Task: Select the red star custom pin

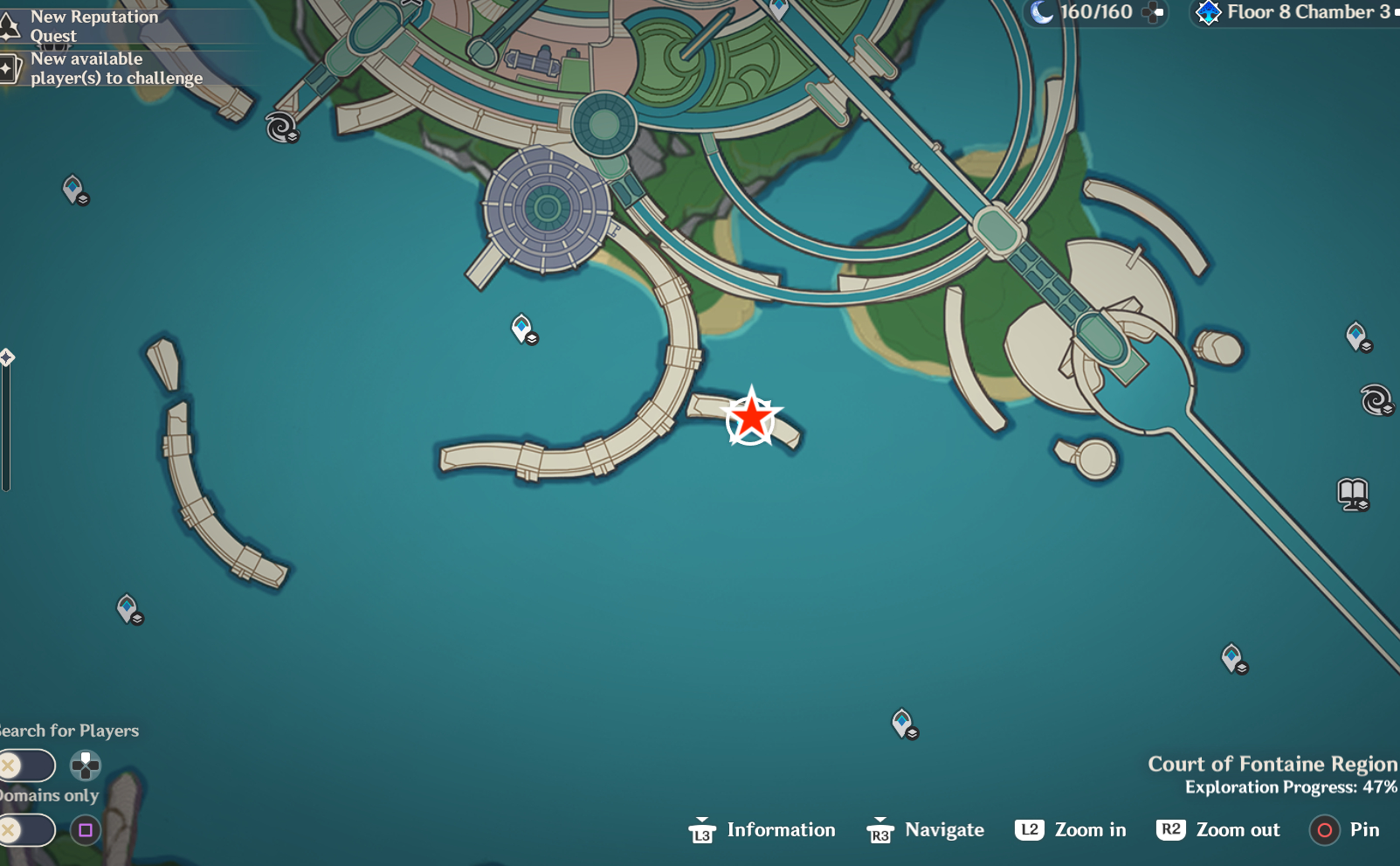Action: 751,418
